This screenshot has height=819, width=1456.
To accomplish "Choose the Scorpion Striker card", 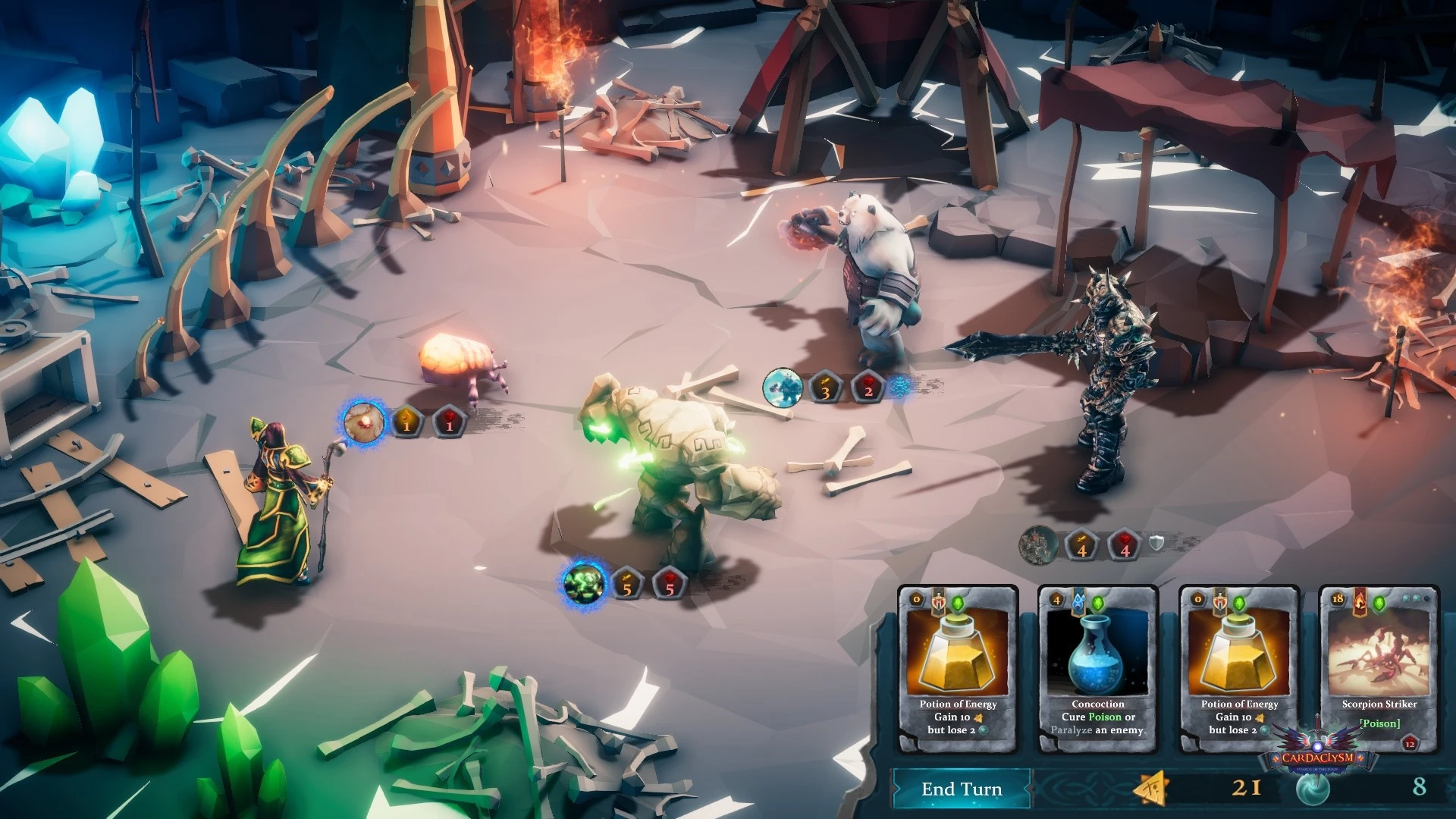I will 1379,669.
